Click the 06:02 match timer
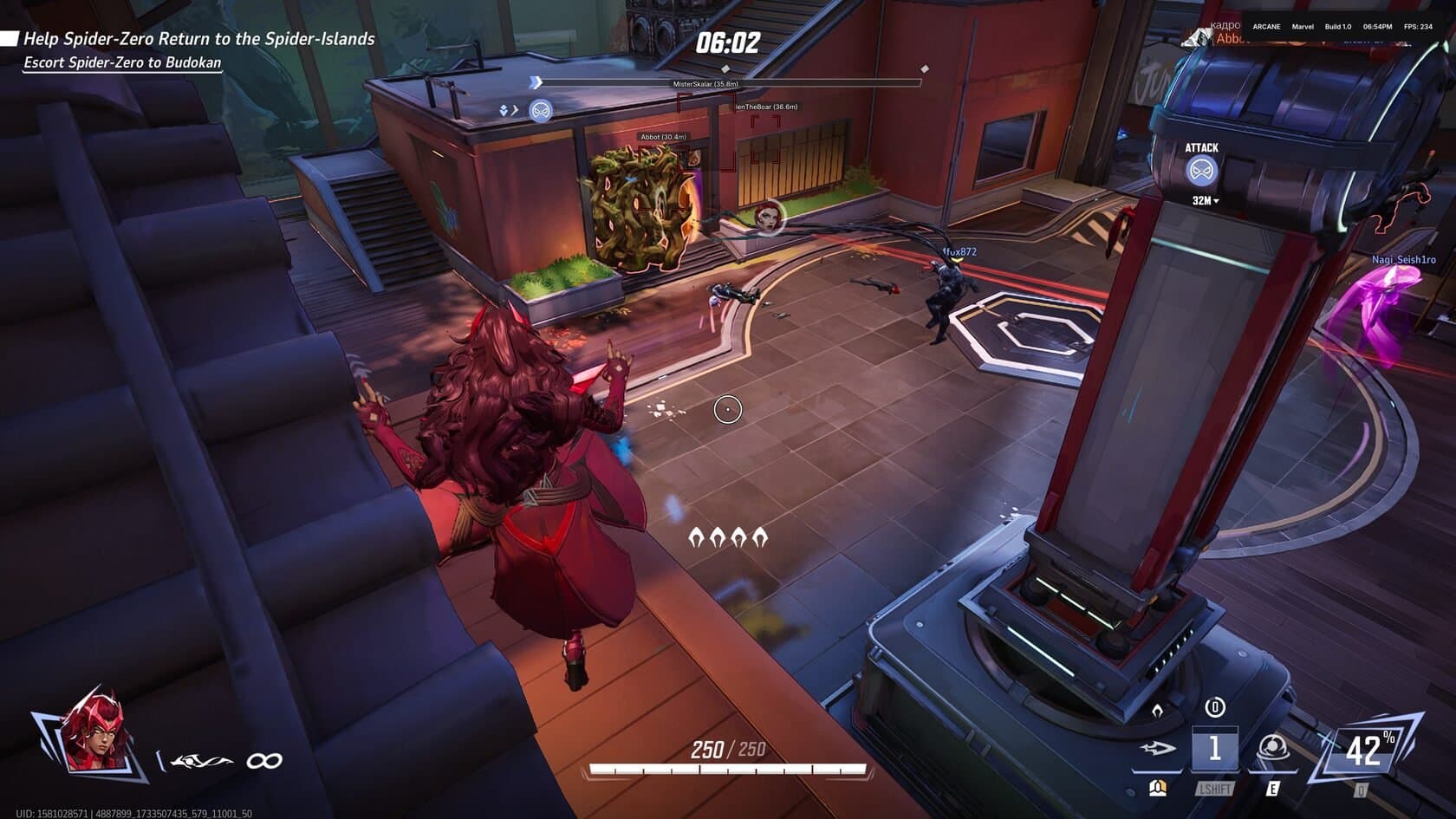The width and height of the screenshot is (1456, 819). (728, 41)
